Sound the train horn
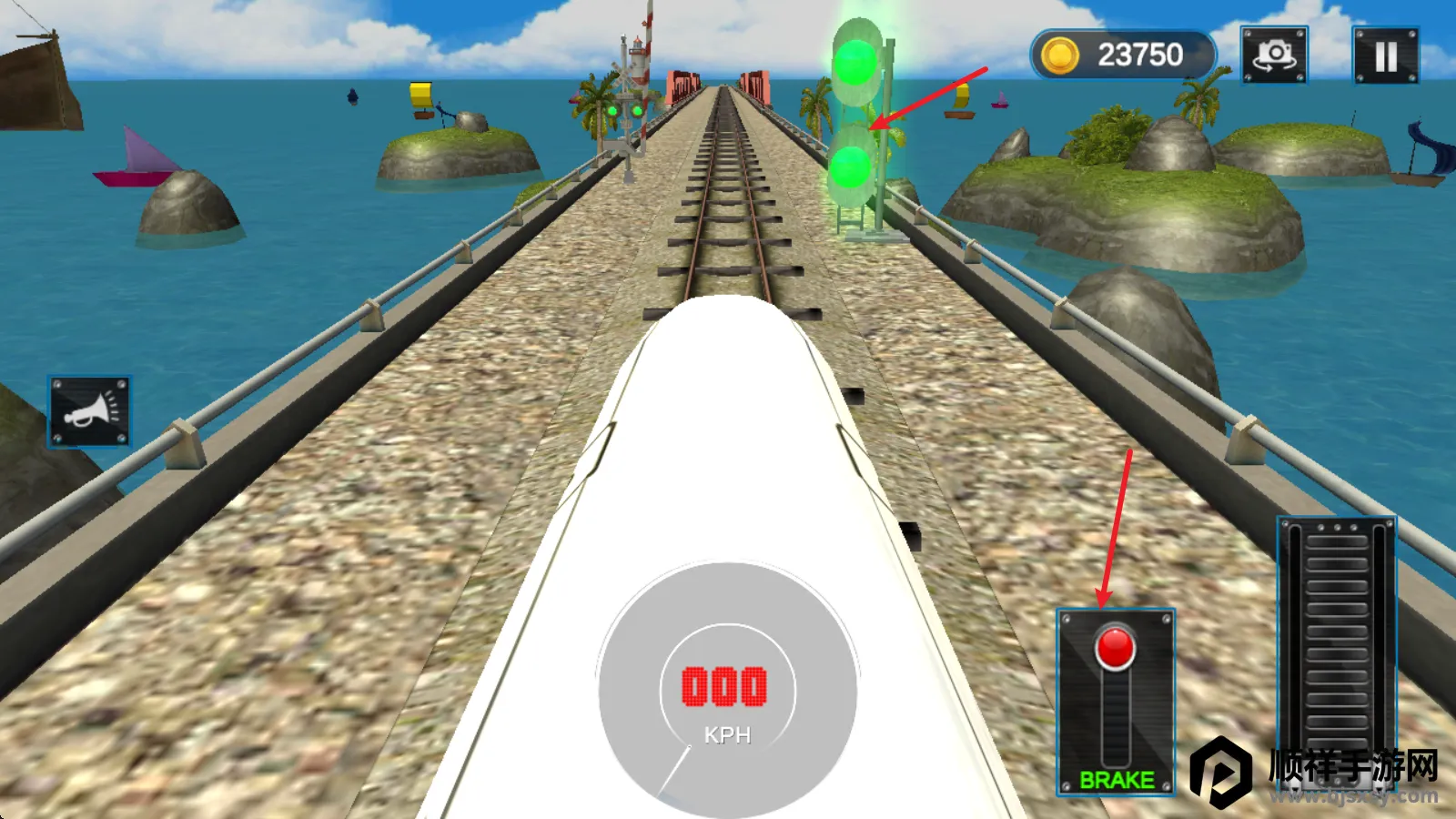The height and width of the screenshot is (819, 1456). tap(89, 411)
